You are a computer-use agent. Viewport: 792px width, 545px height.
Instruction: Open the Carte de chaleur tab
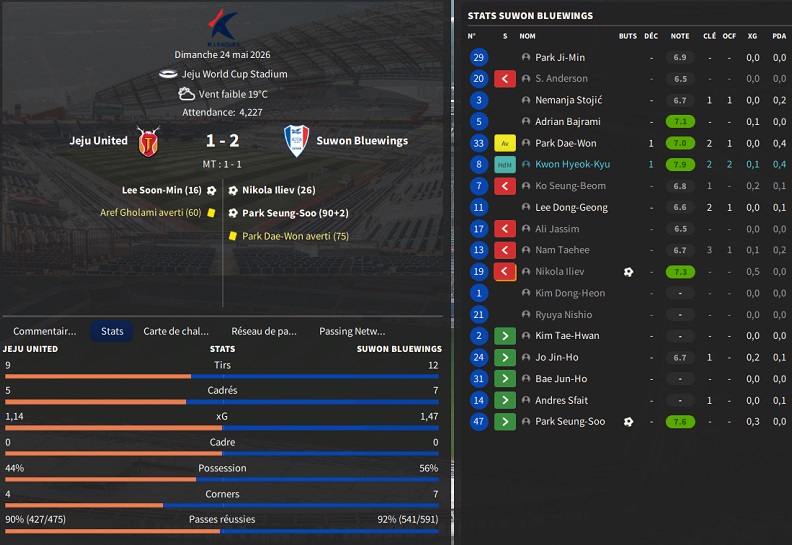(x=176, y=331)
